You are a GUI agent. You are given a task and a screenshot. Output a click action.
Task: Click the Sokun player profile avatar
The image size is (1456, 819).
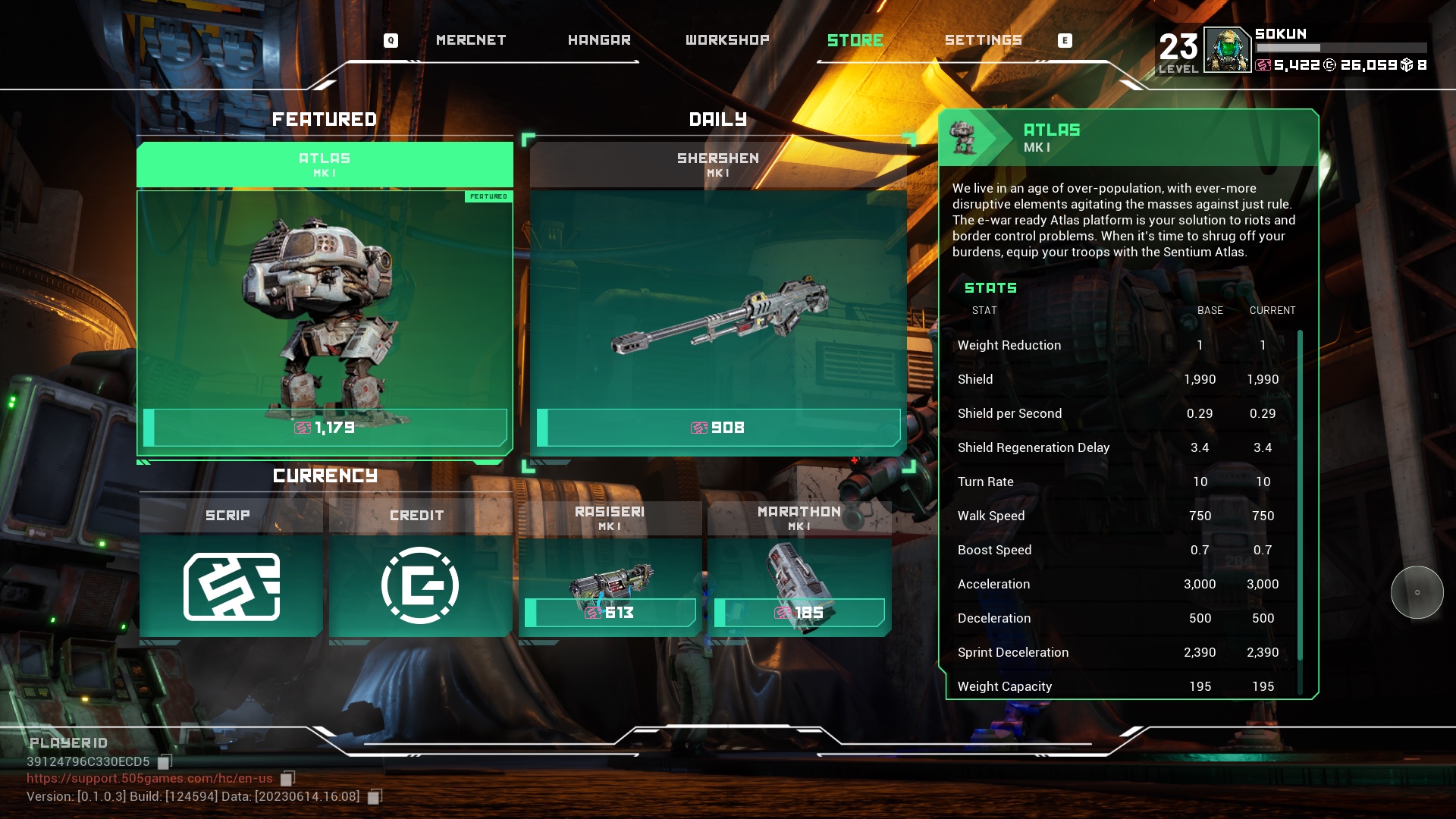click(1226, 50)
